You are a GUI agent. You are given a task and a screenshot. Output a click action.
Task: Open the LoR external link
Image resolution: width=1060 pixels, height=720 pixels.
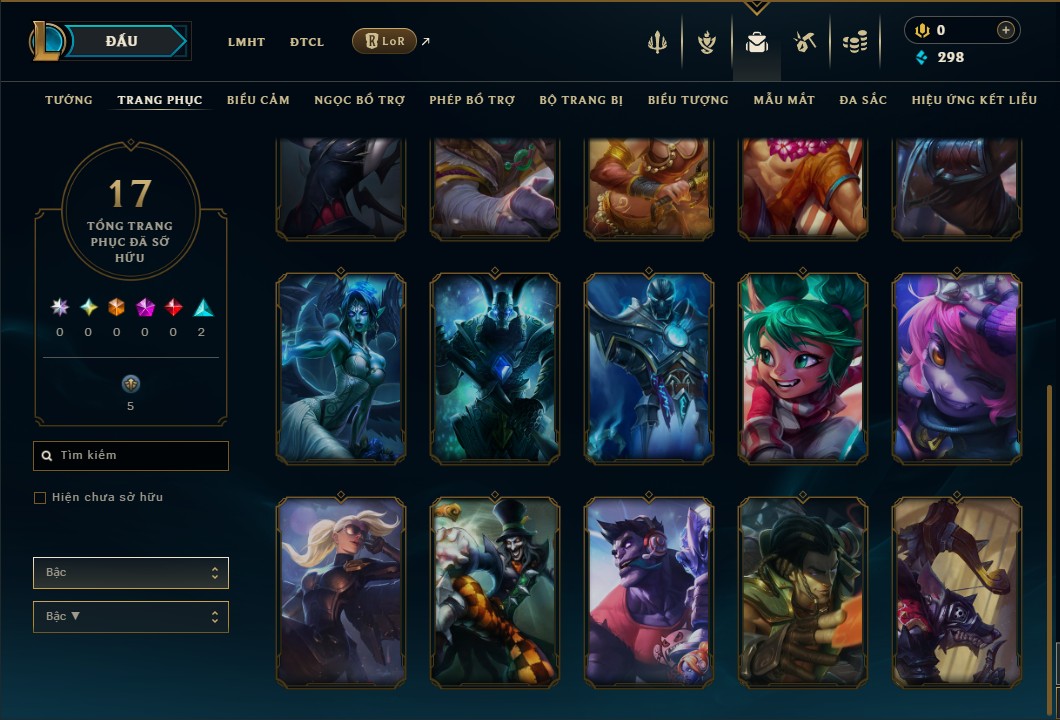[385, 41]
